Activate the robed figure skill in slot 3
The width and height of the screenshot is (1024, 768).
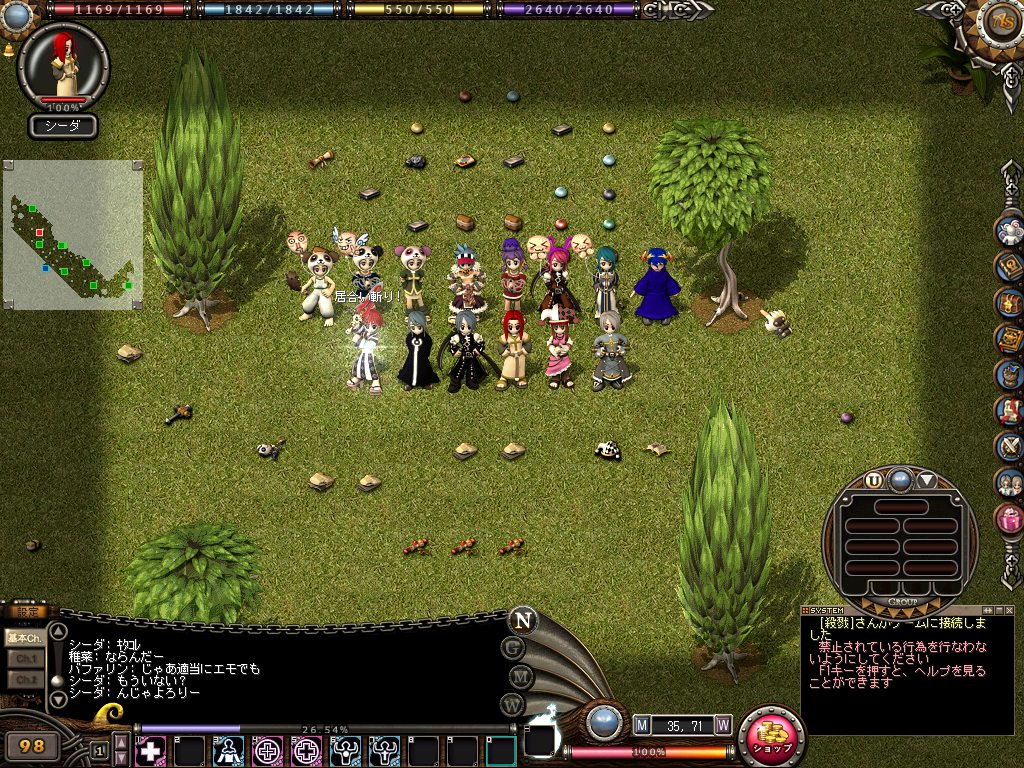click(x=229, y=750)
